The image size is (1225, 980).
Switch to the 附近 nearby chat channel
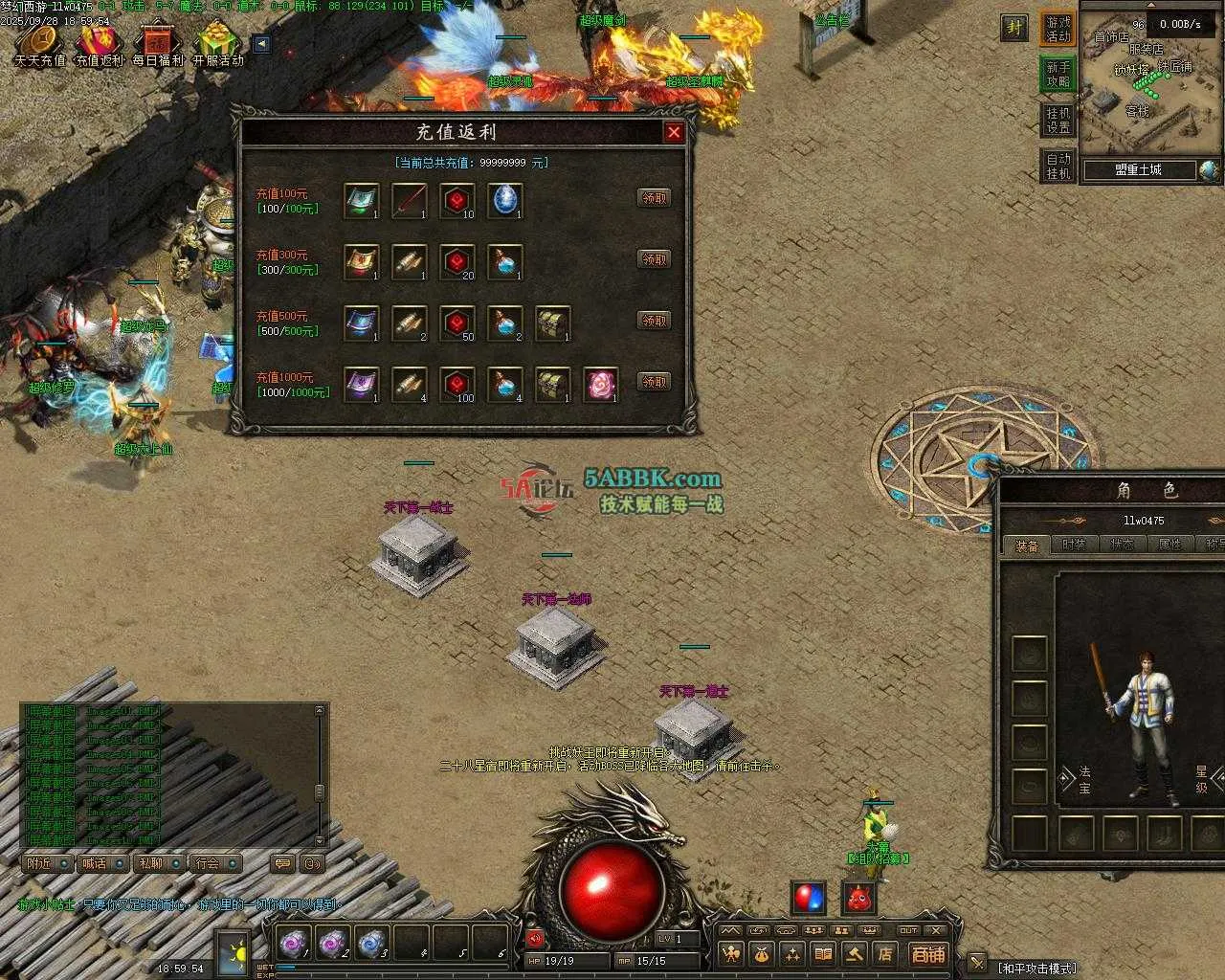tap(47, 863)
